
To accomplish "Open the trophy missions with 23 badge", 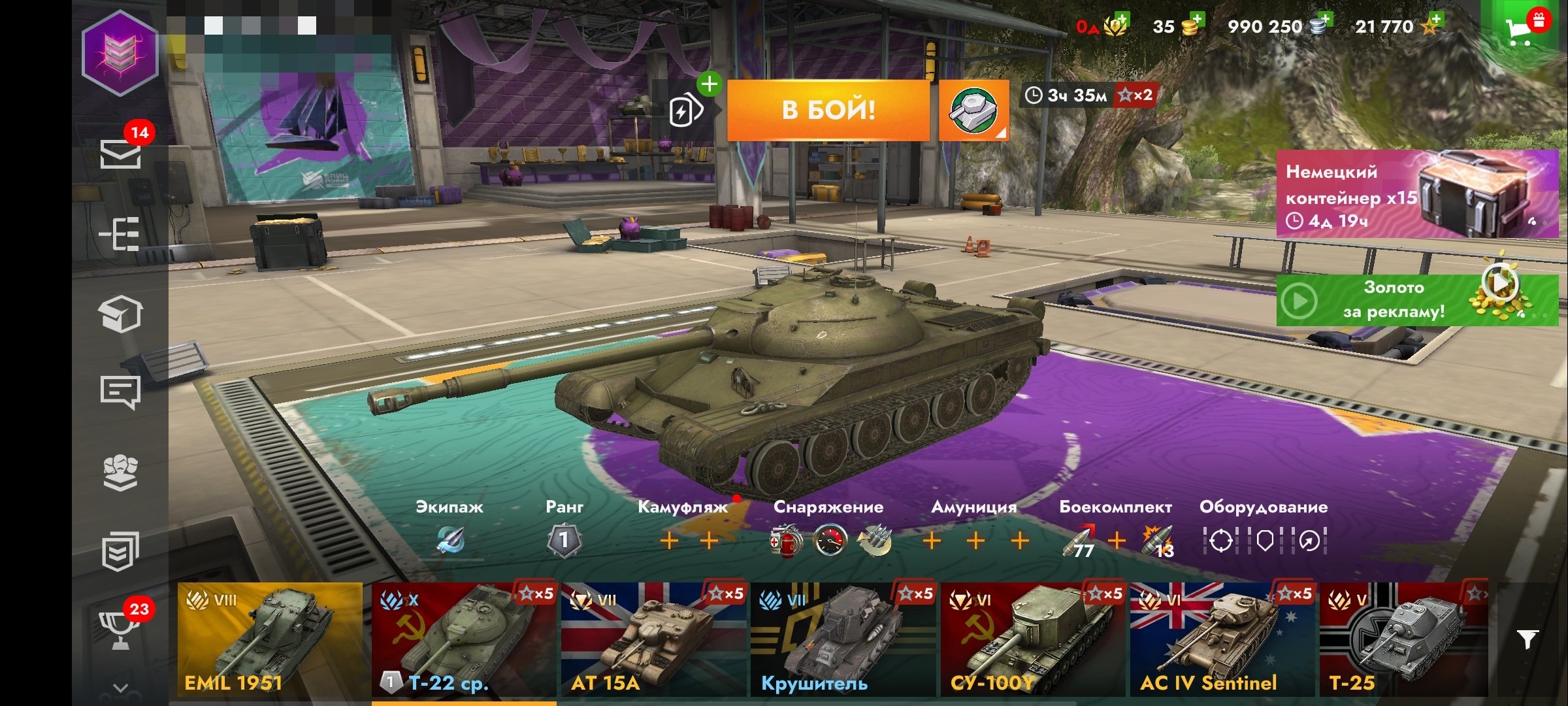I will pos(120,629).
